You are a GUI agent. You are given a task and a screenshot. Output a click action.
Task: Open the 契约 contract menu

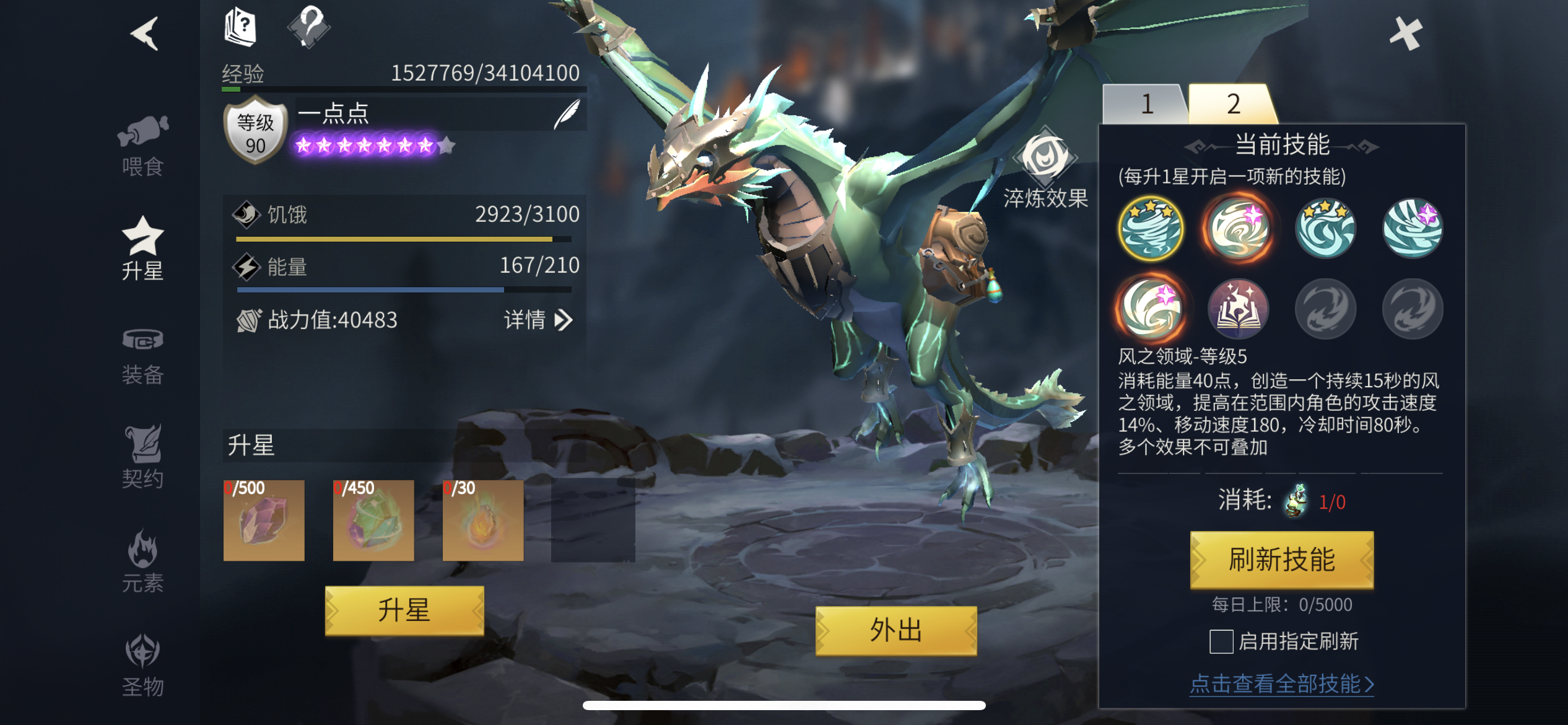[142, 457]
